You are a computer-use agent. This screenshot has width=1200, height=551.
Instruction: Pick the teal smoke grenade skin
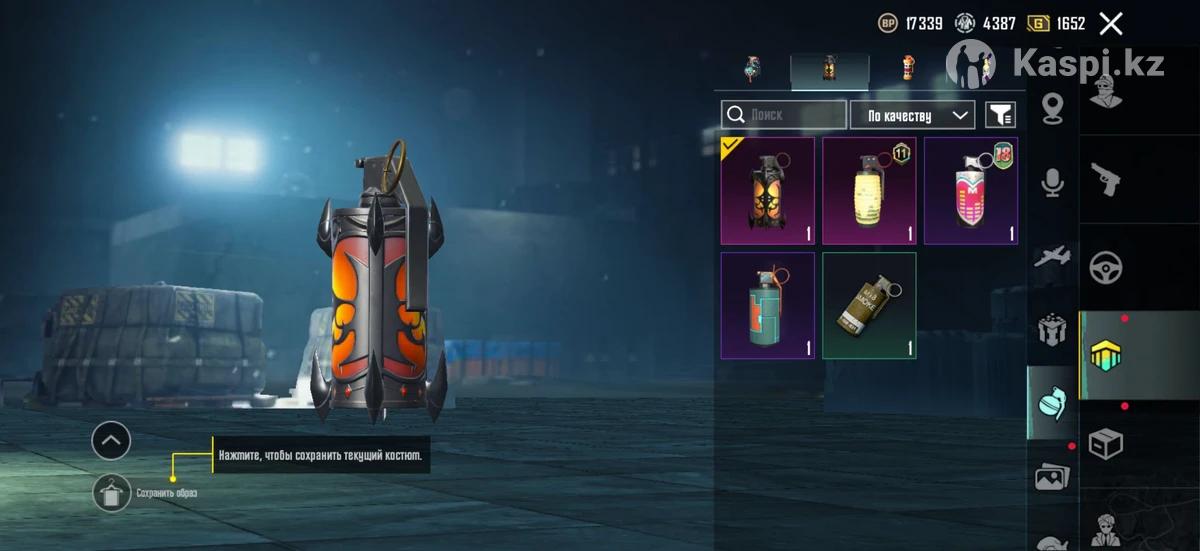(768, 305)
